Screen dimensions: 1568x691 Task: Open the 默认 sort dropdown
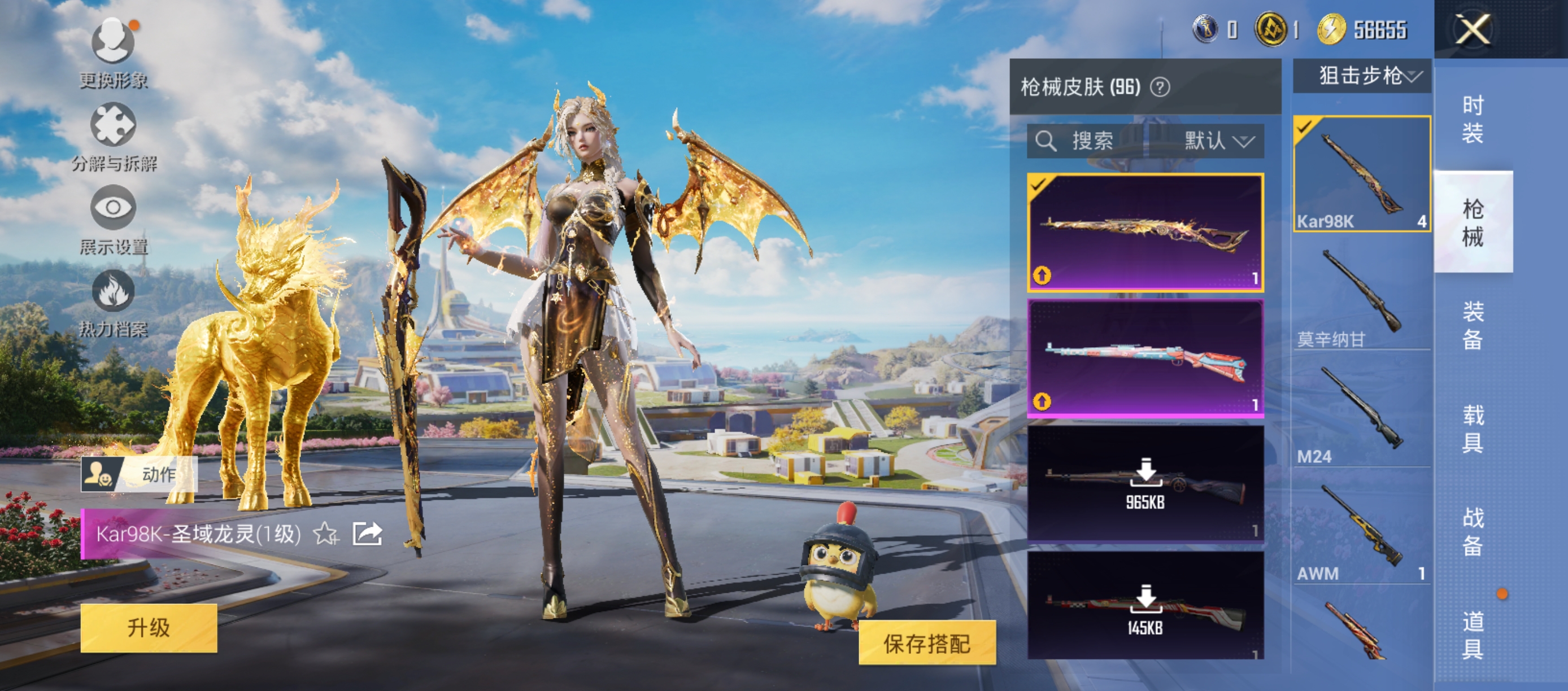pyautogui.click(x=1217, y=141)
